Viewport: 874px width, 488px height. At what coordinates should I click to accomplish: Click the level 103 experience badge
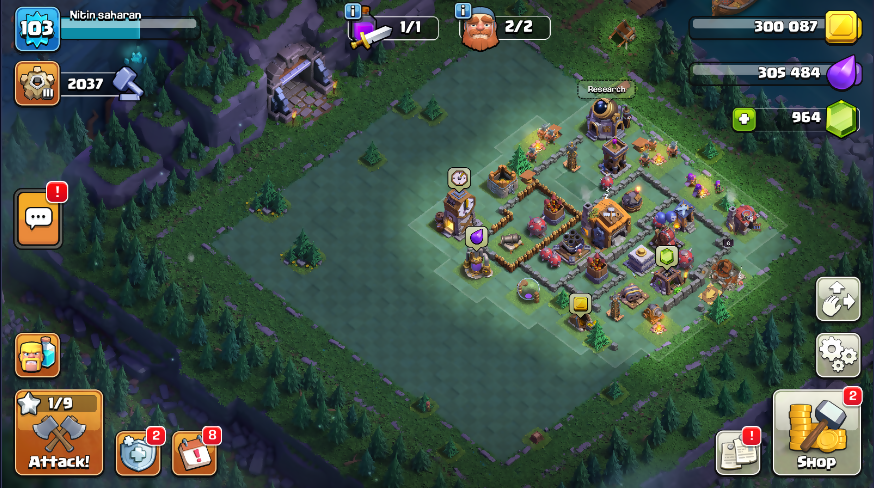coord(37,28)
